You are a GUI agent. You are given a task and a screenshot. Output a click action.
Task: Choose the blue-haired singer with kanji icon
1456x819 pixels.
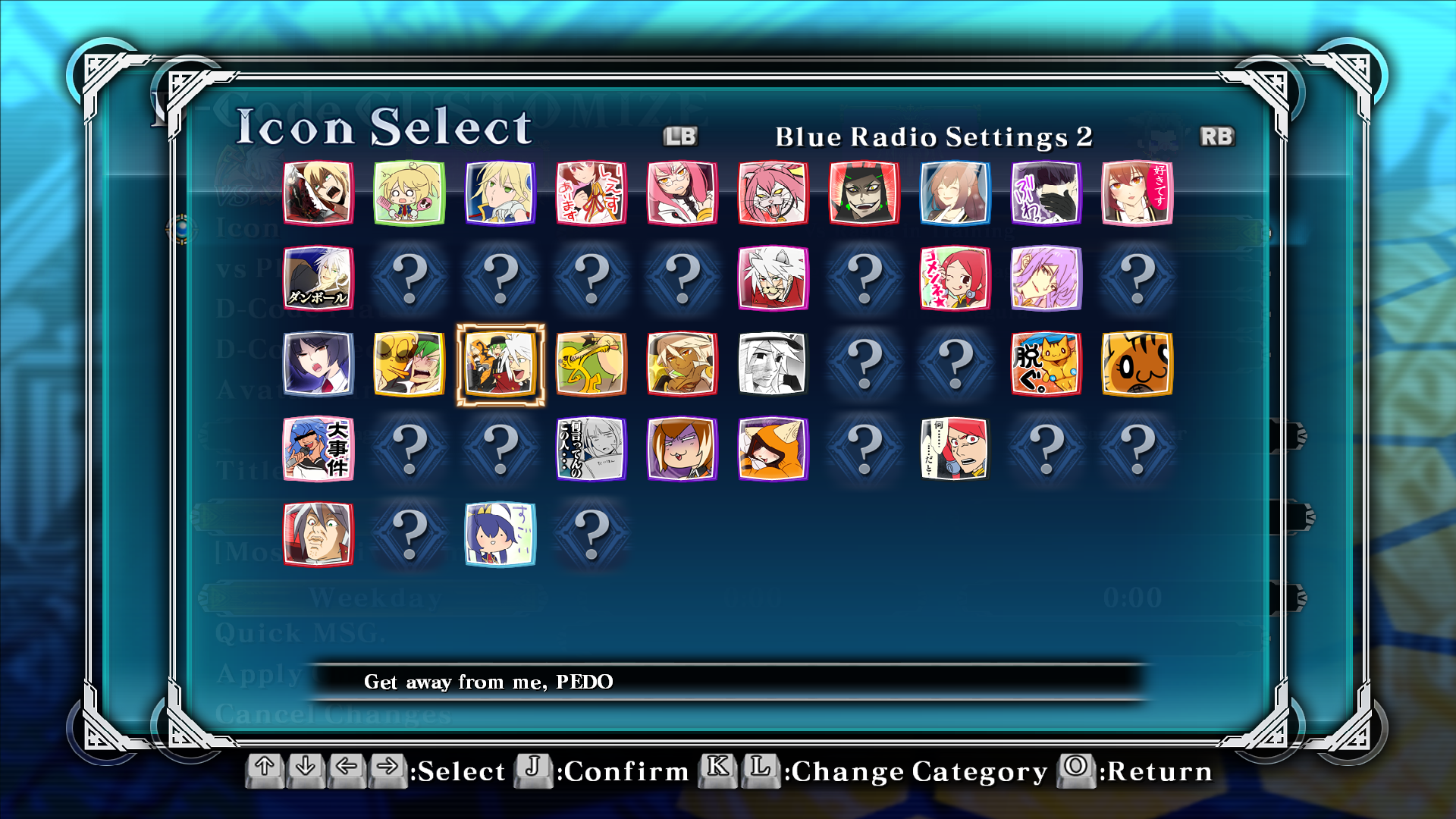click(318, 448)
